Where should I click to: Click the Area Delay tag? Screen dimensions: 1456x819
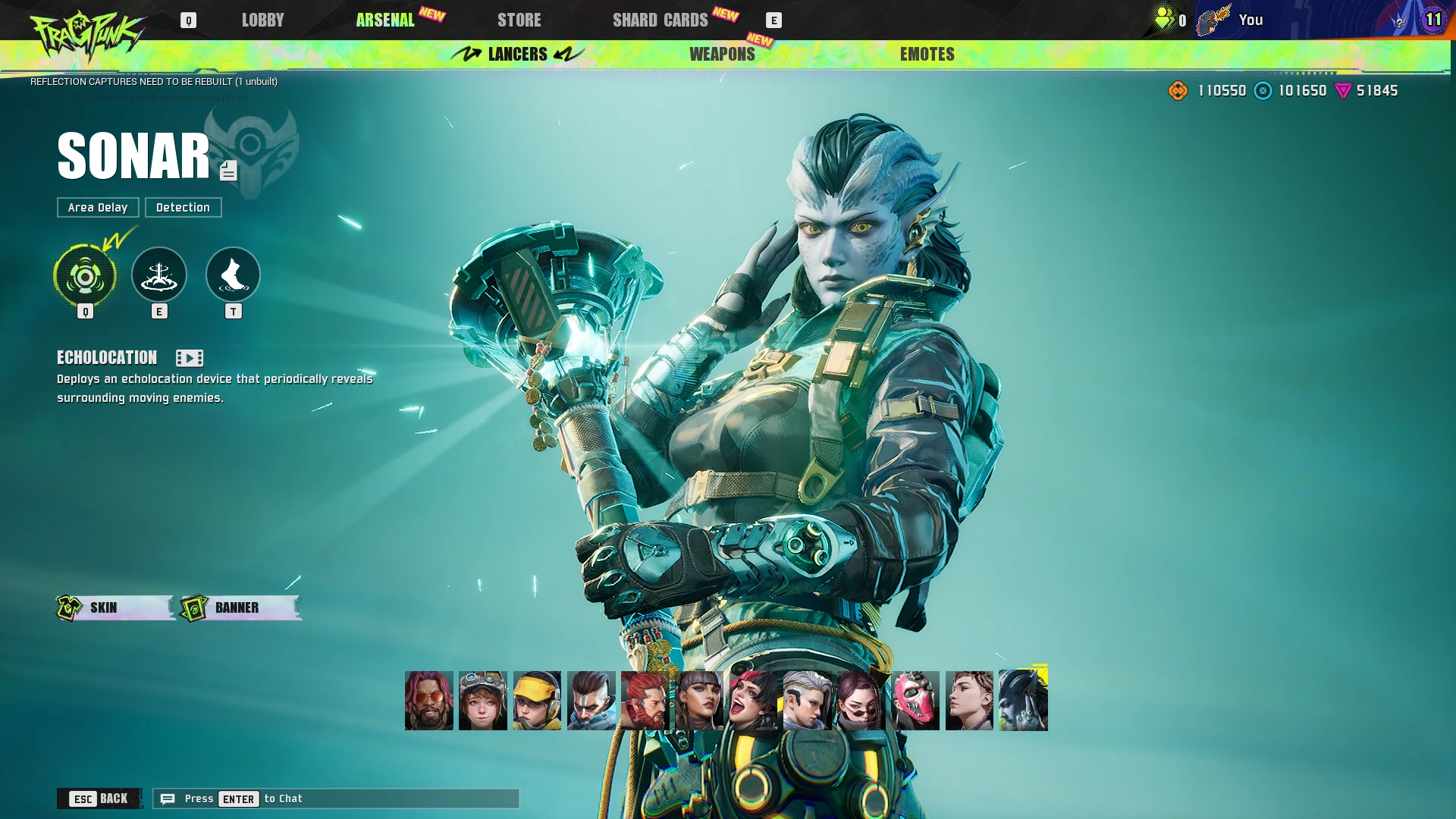pos(98,208)
